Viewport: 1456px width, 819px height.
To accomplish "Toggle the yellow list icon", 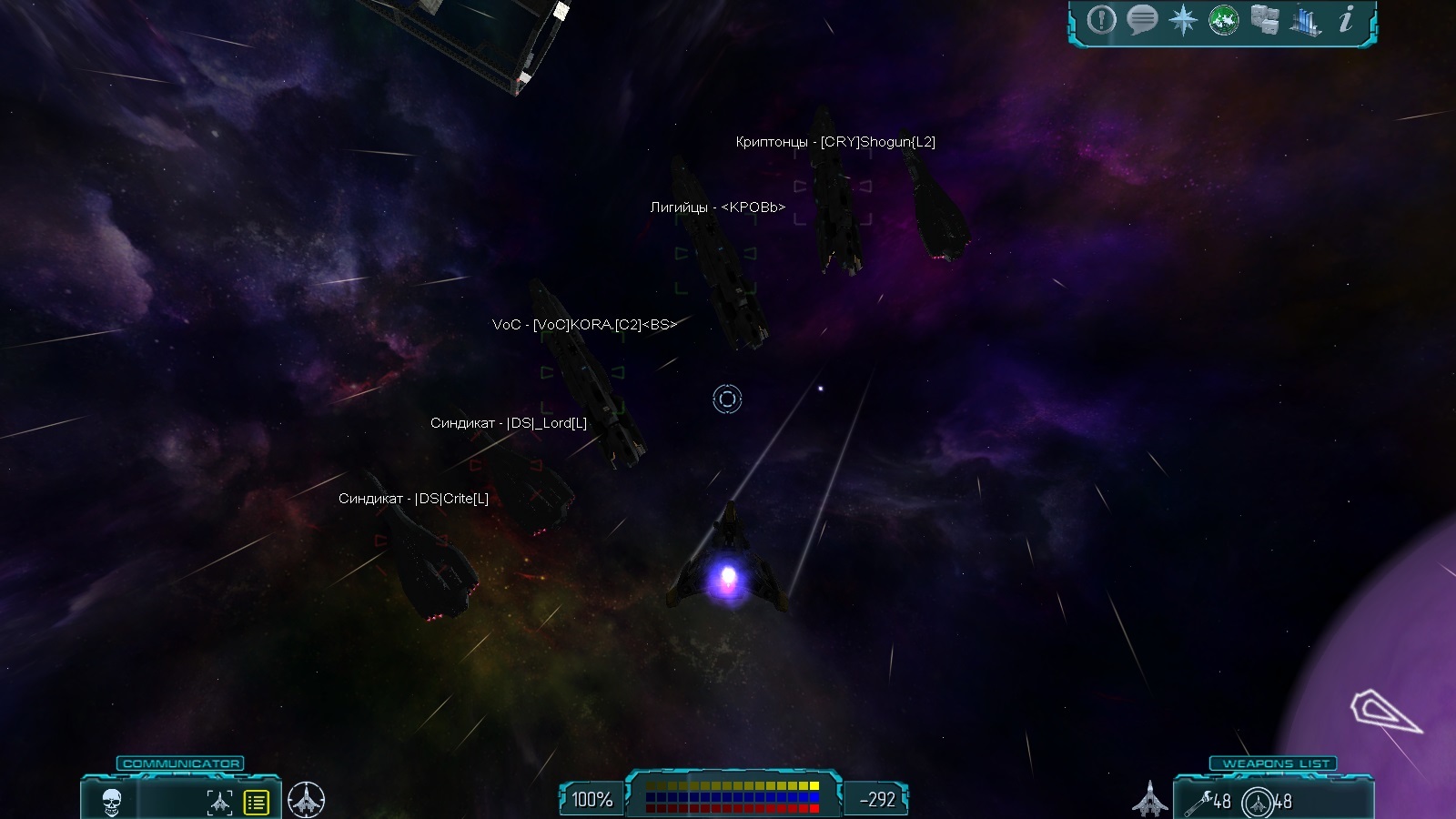I will coord(257,802).
